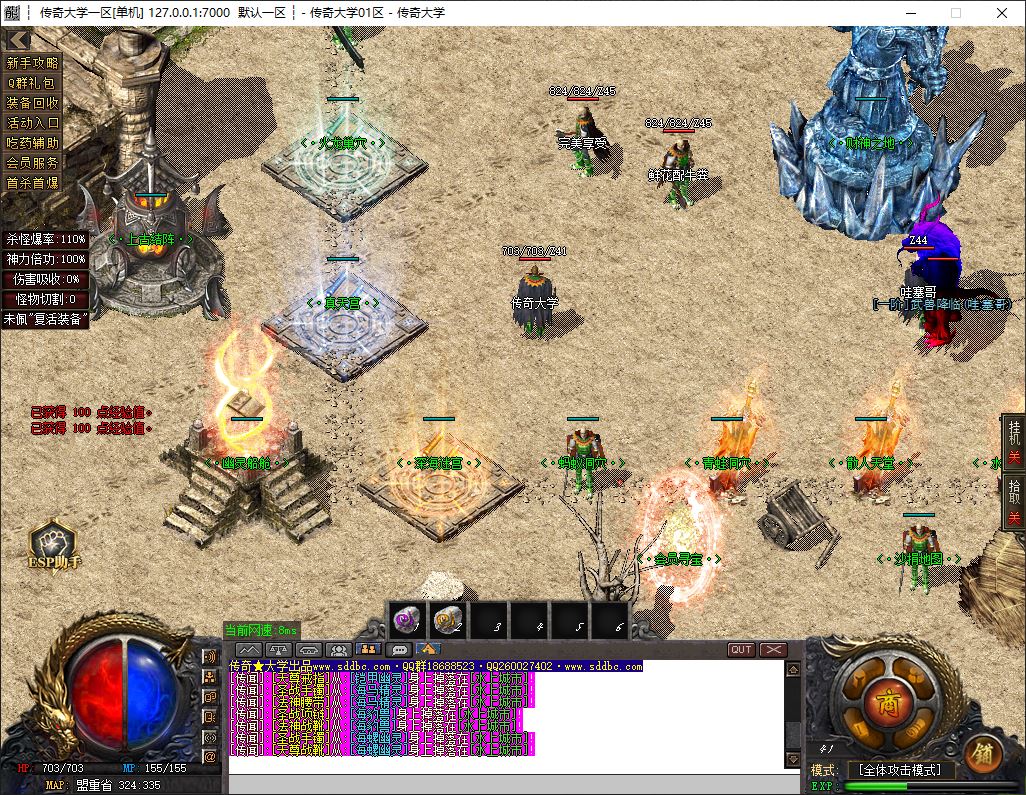View the 首杀首爆 first-kill records
This screenshot has height=795, width=1026.
tap(33, 183)
